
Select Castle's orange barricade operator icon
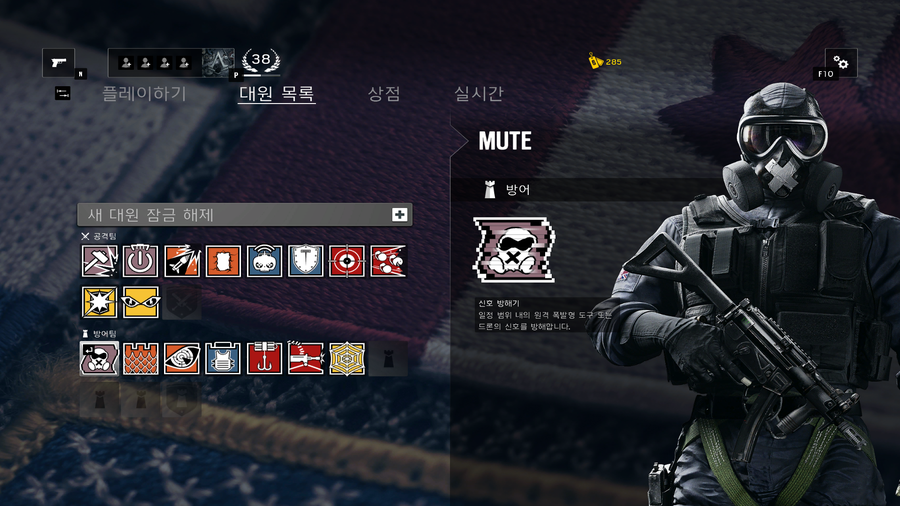click(x=141, y=358)
